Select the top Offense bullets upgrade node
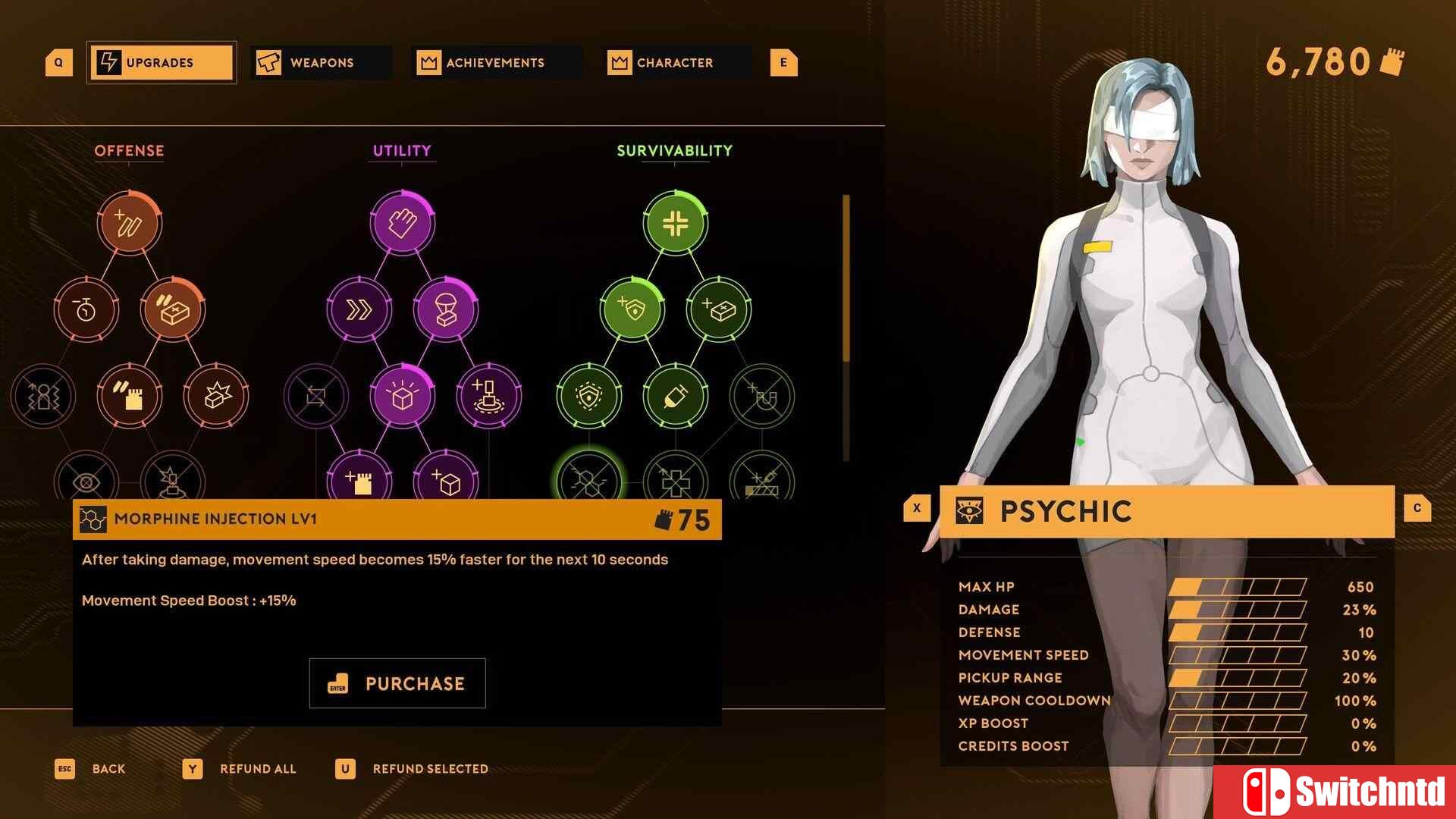This screenshot has width=1456, height=819. click(130, 223)
